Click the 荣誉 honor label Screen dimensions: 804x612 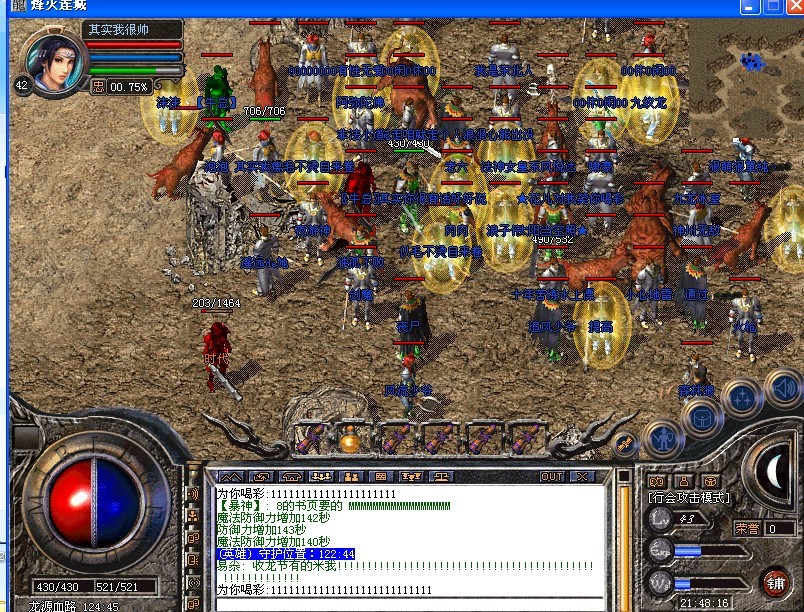pyautogui.click(x=747, y=528)
